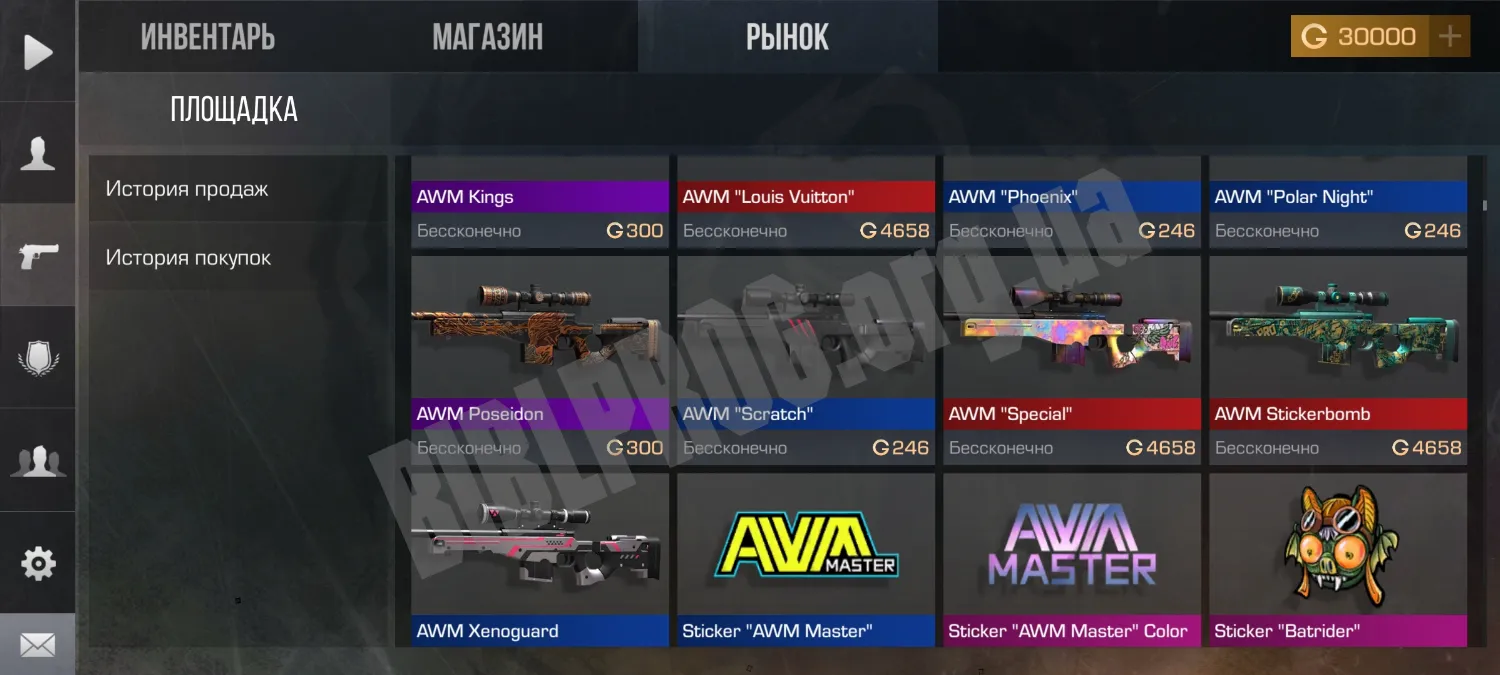This screenshot has height=675, width=1500.
Task: Switch to the Инвентарь tab
Action: (x=207, y=37)
